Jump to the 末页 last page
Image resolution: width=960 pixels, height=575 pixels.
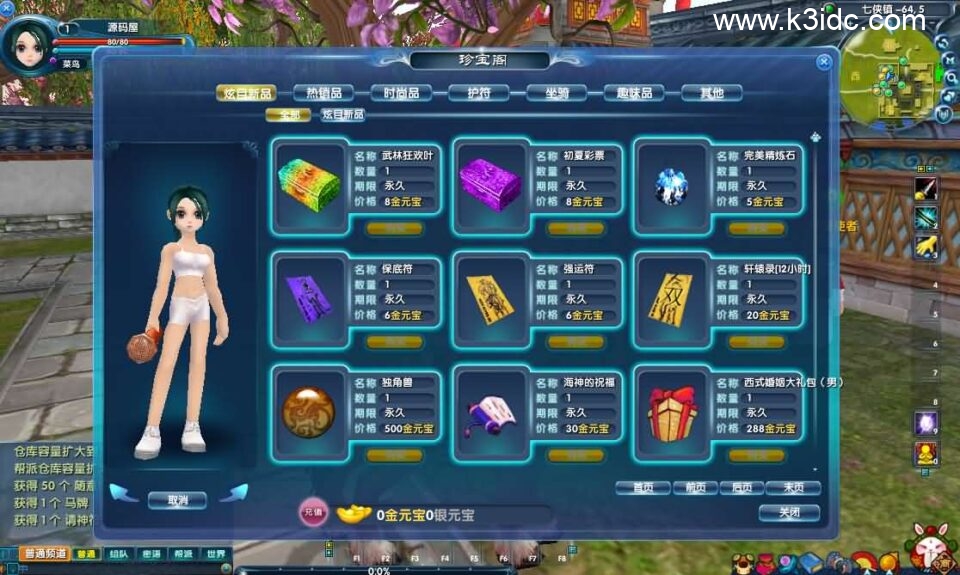(793, 488)
